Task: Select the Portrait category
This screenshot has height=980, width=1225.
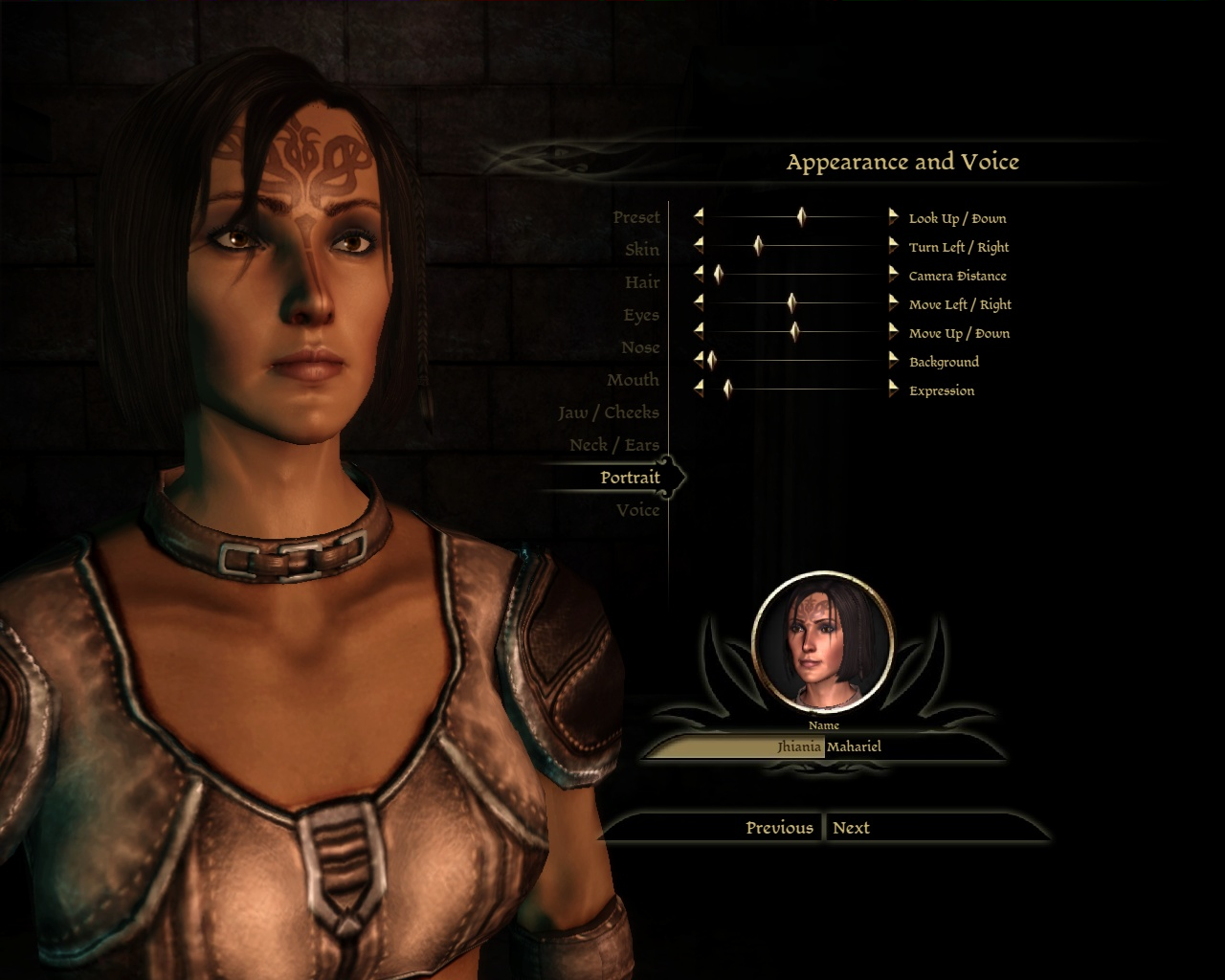Action: coord(630,478)
